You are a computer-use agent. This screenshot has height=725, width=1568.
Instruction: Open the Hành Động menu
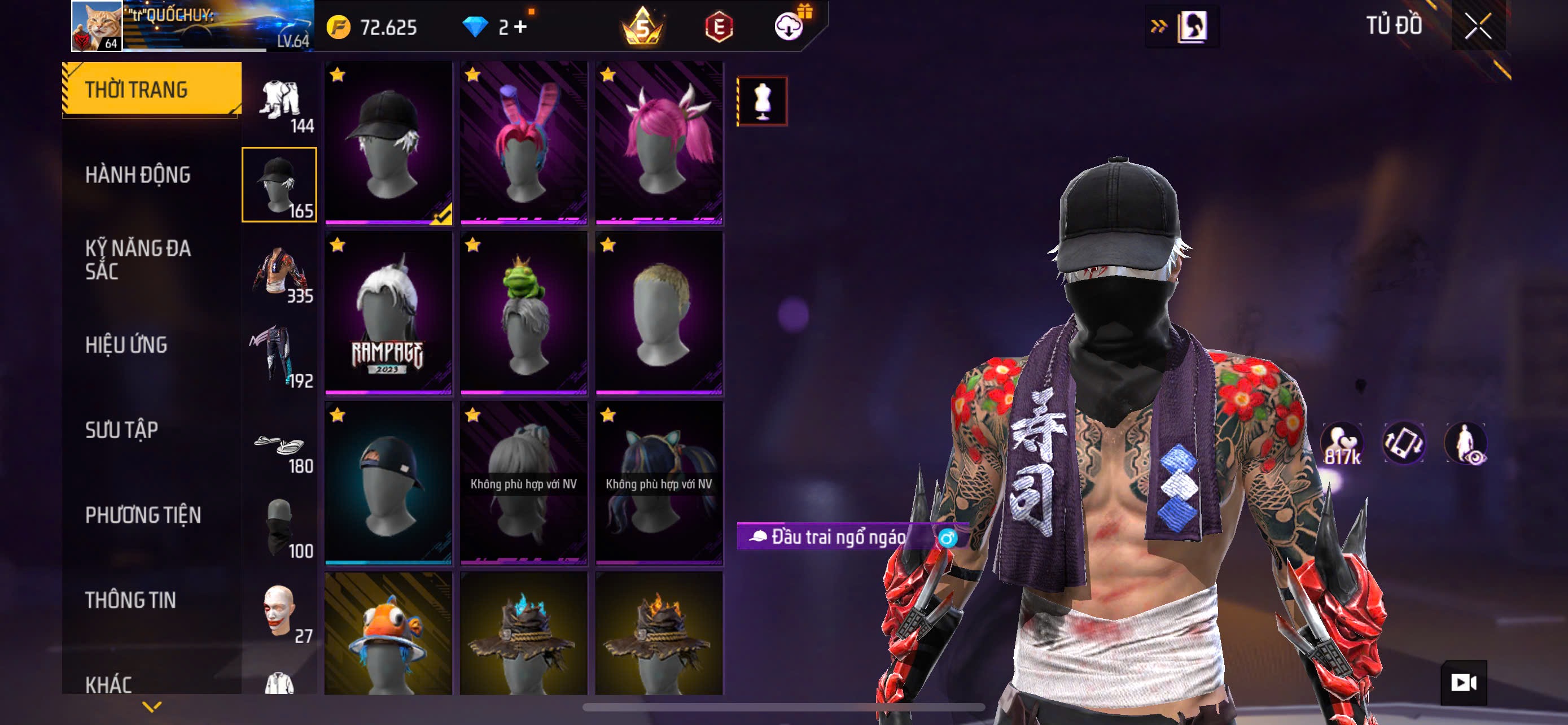[138, 175]
